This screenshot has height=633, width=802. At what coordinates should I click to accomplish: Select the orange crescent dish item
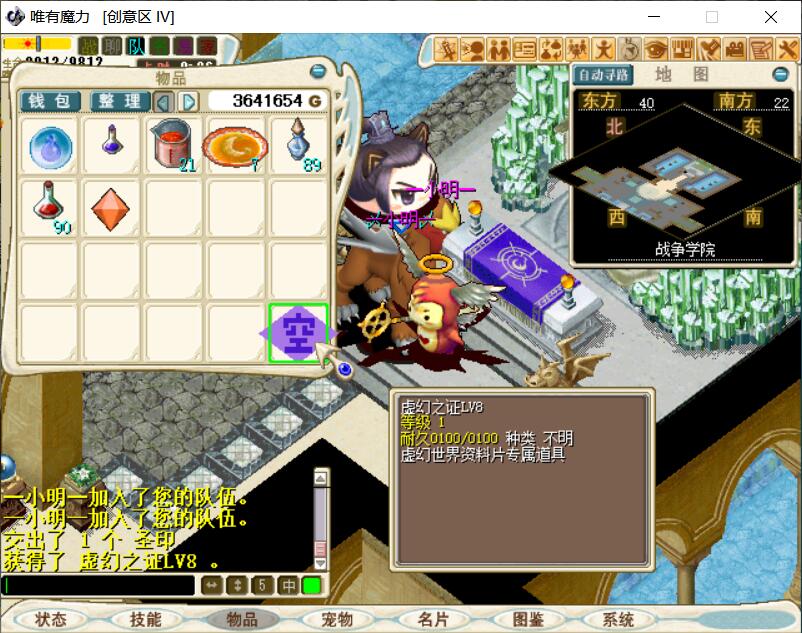click(x=235, y=146)
